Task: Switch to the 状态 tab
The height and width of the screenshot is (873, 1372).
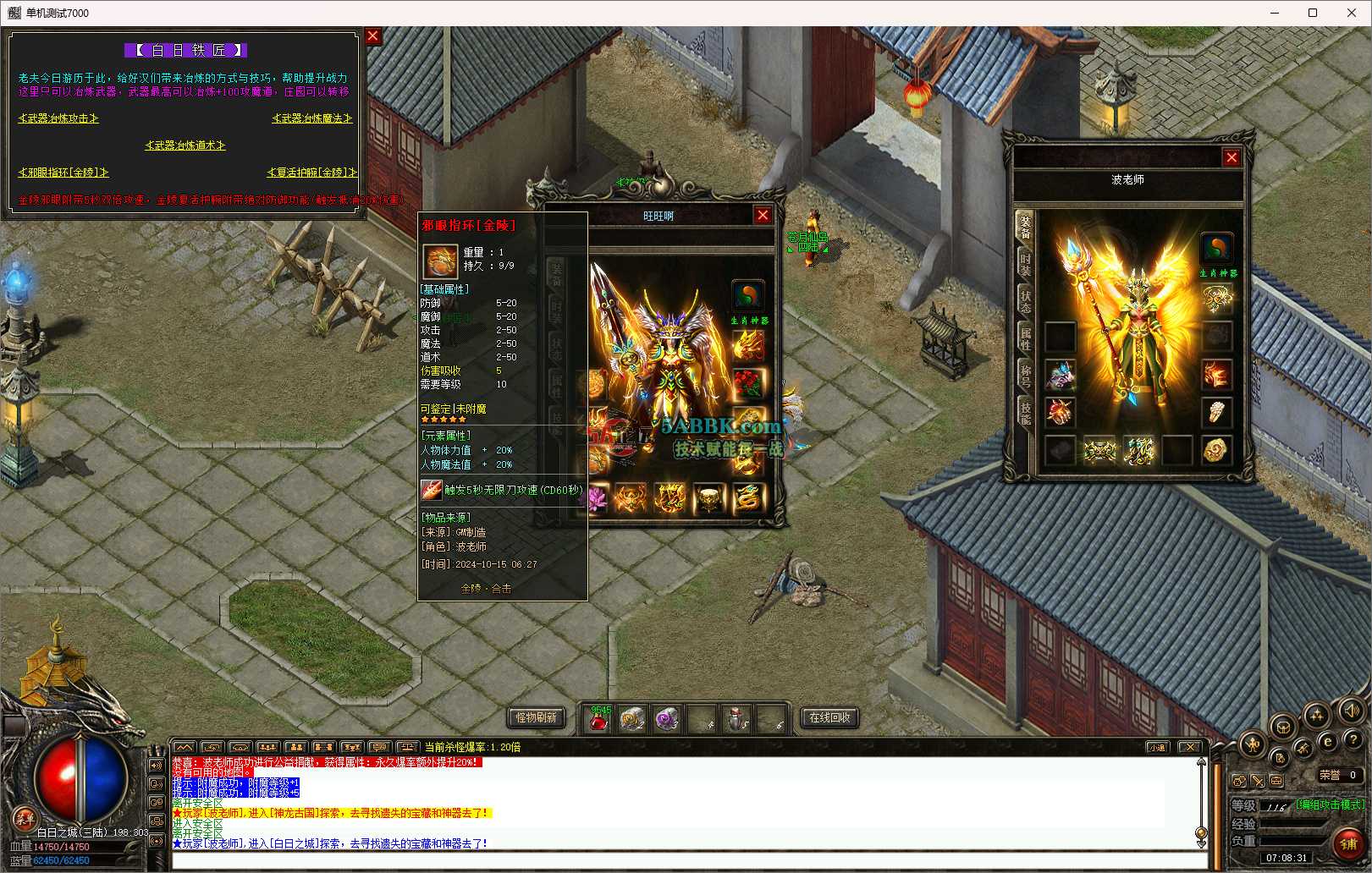Action: point(1025,300)
